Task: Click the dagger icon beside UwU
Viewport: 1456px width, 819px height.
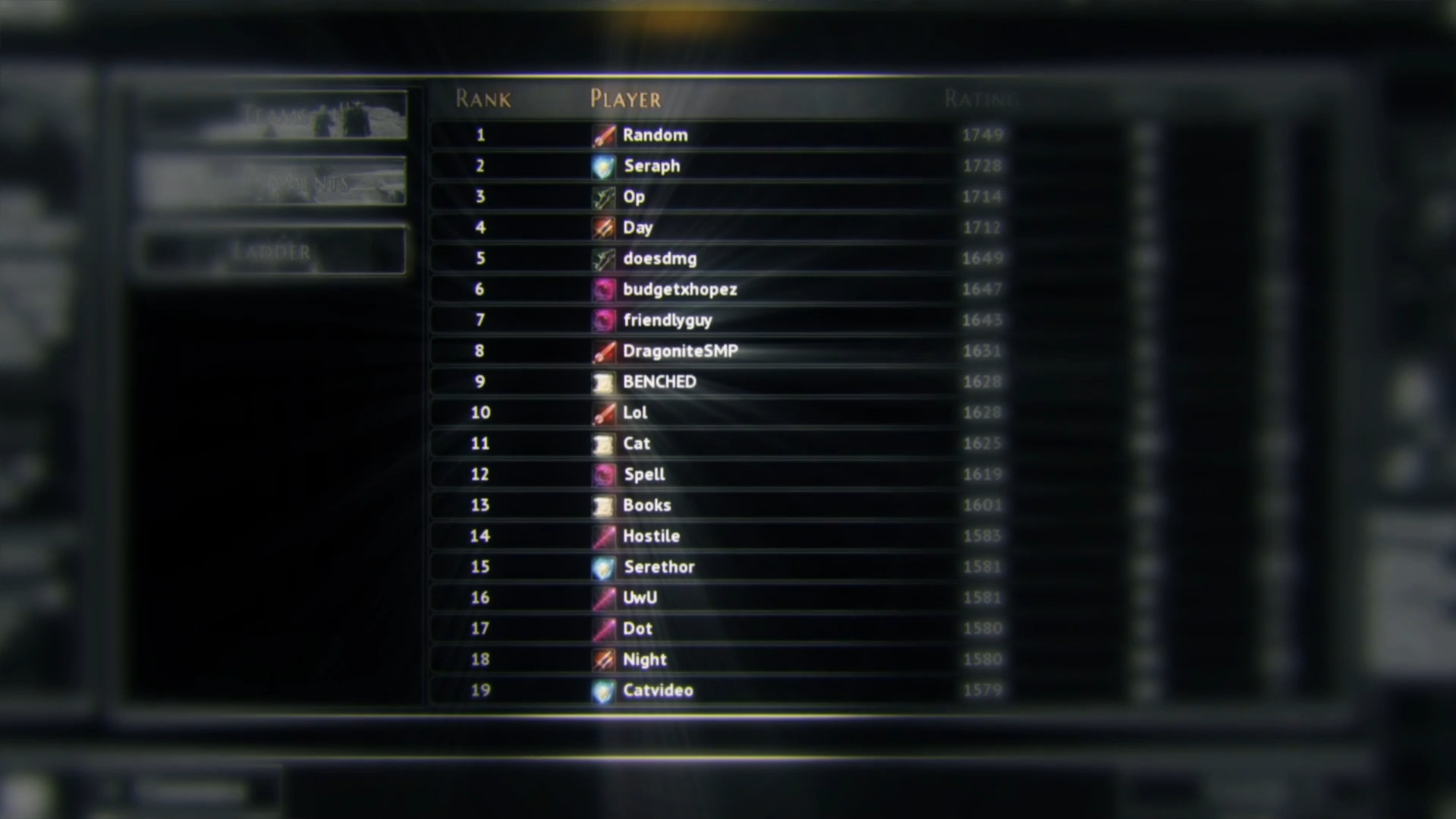Action: (x=602, y=597)
